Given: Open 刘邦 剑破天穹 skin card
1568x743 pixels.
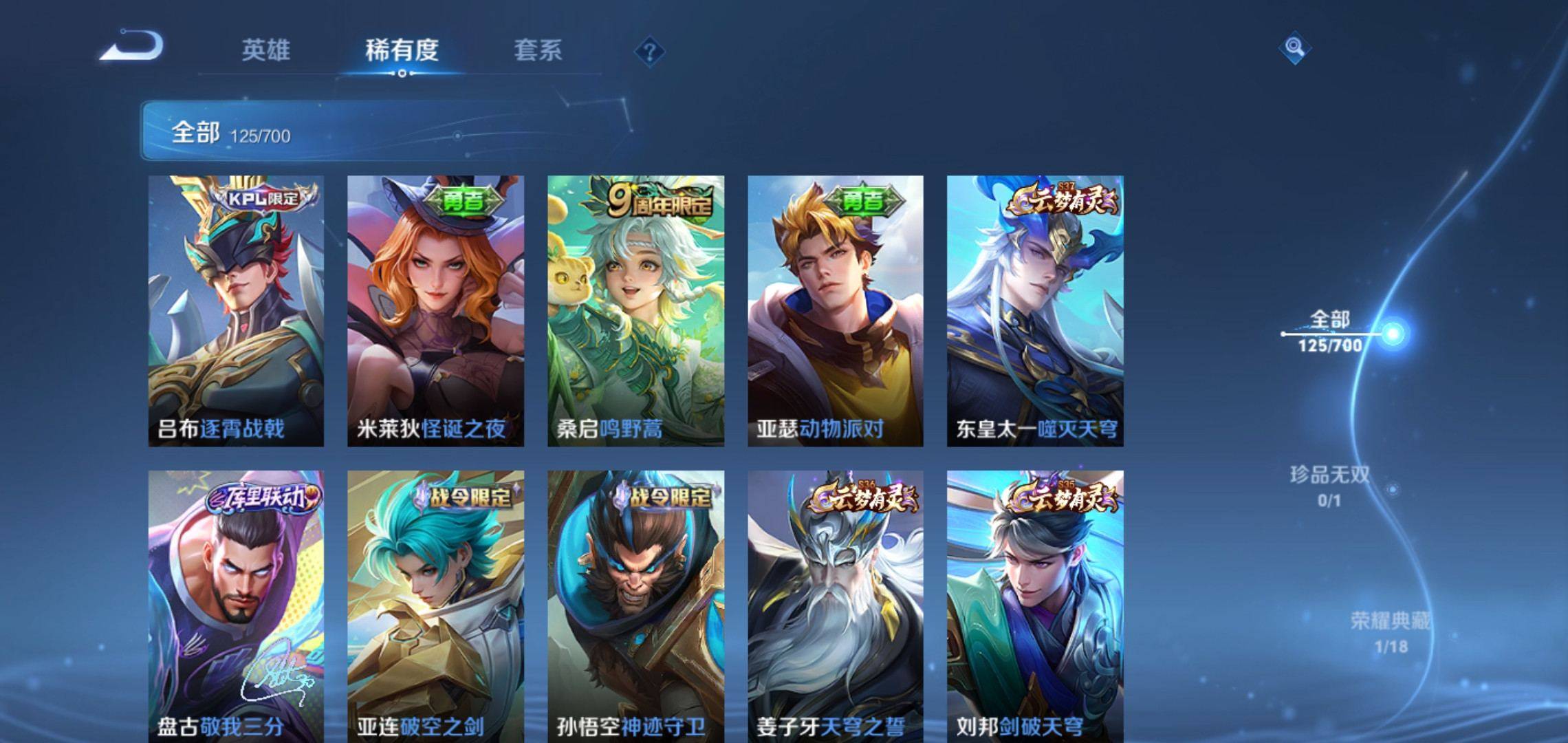Looking at the screenshot, I should (1035, 605).
